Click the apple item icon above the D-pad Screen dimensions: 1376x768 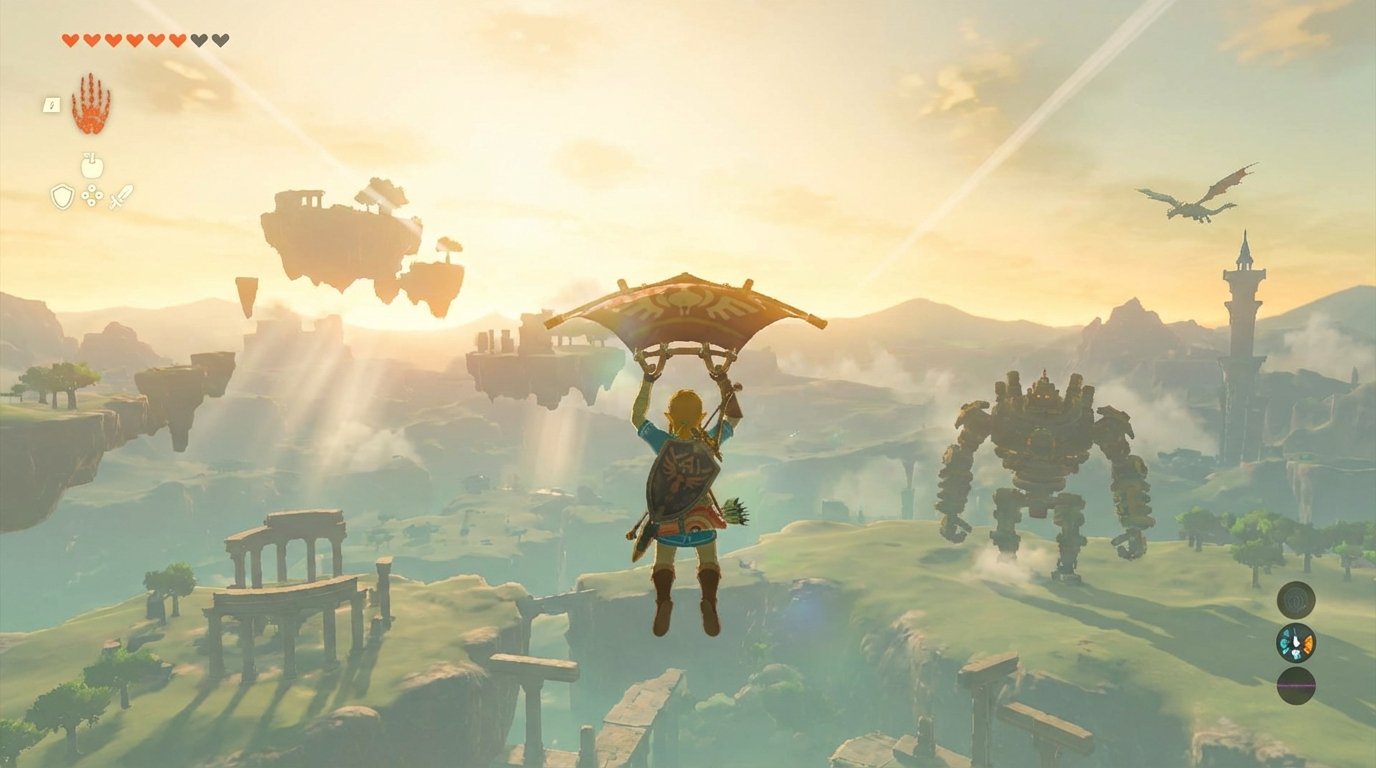click(x=92, y=166)
